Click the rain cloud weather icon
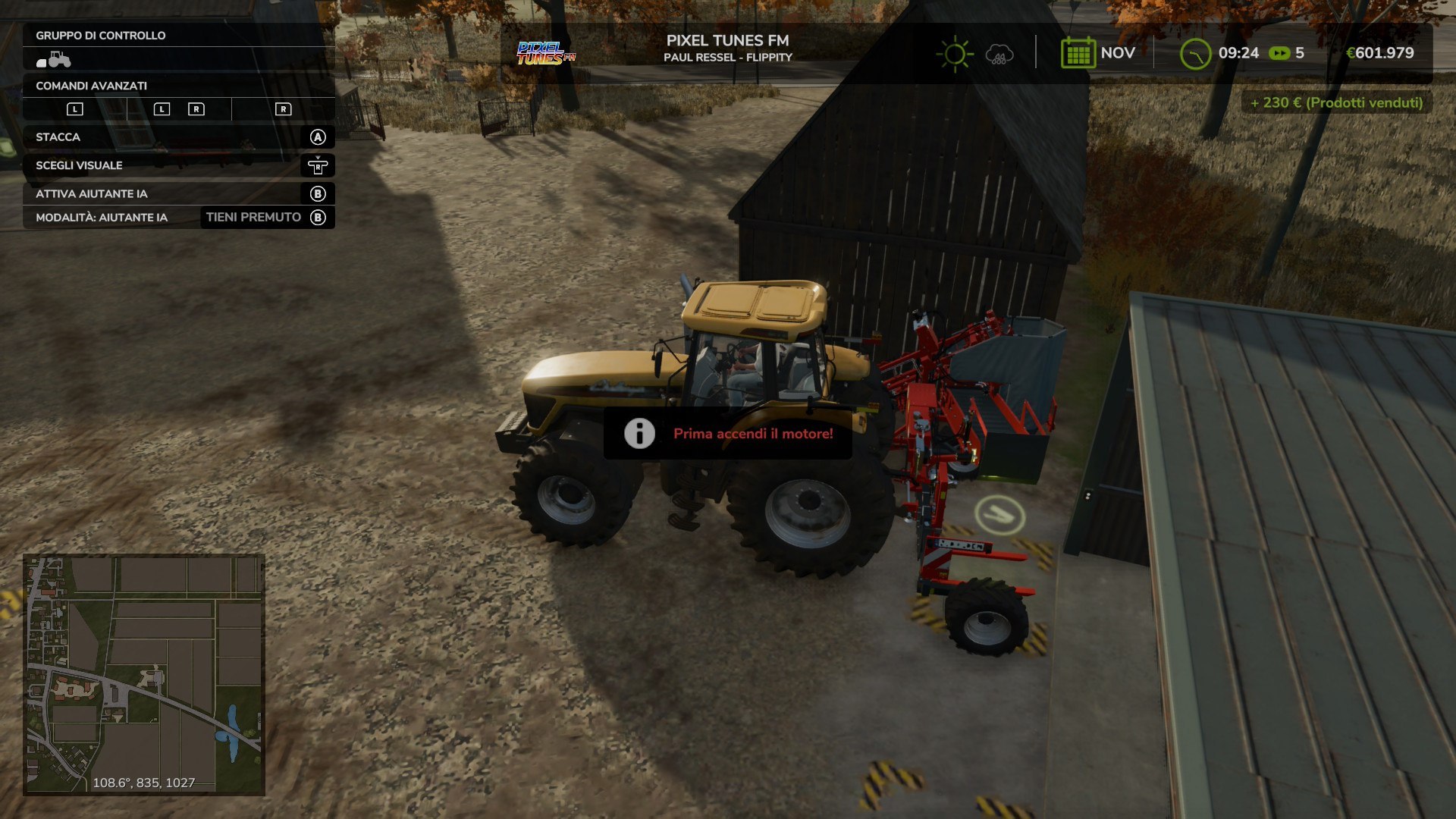1456x819 pixels. pyautogui.click(x=999, y=55)
